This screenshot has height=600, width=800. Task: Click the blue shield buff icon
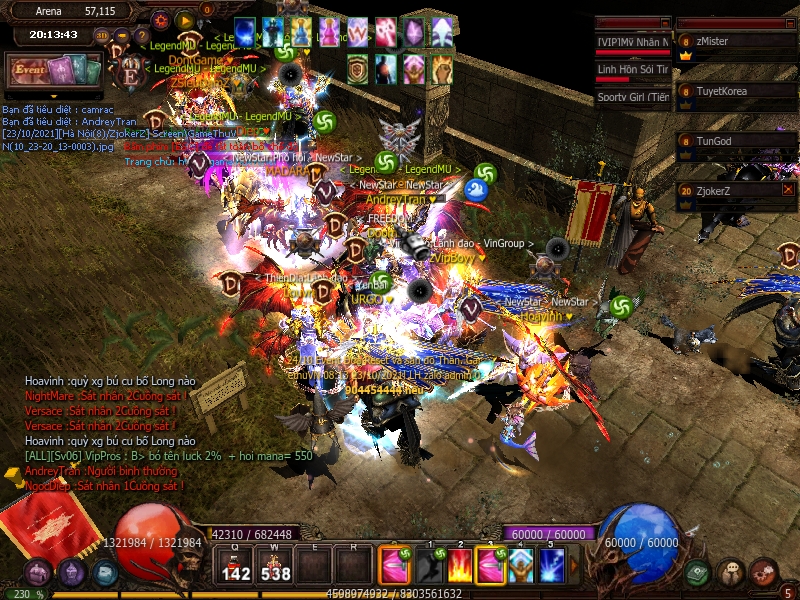click(247, 32)
